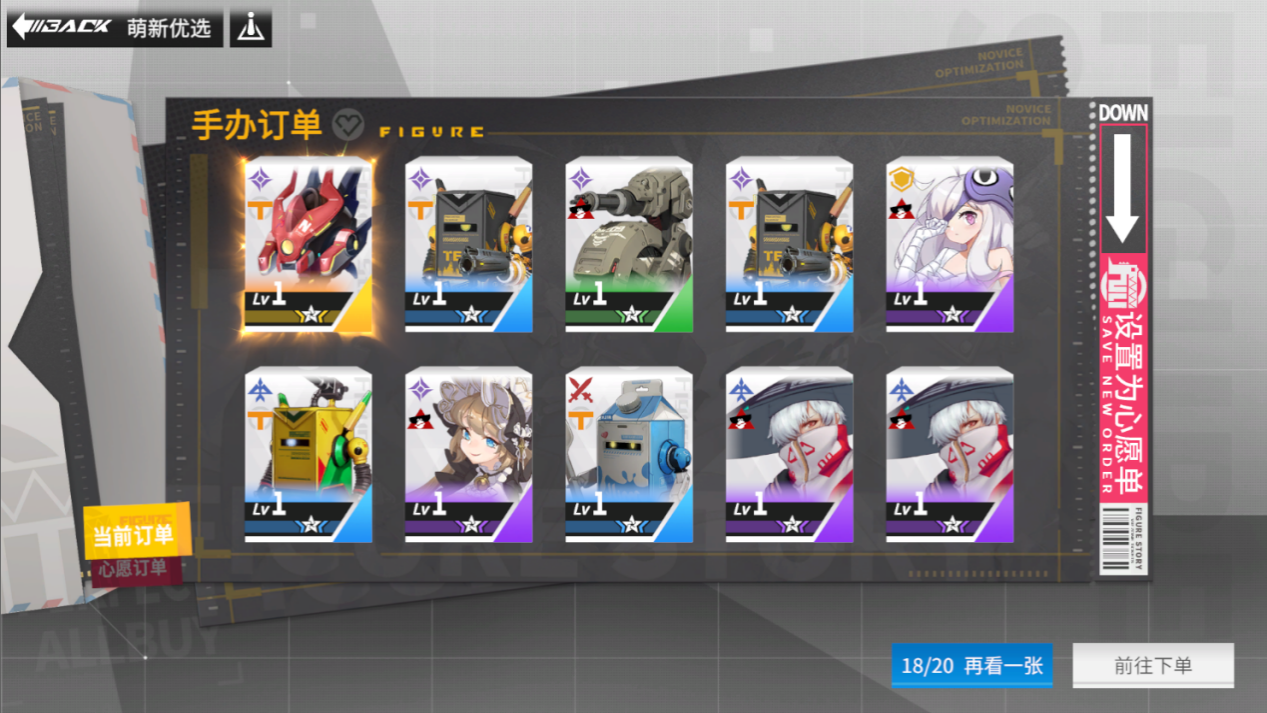Viewport: 1267px width, 713px height.
Task: Select the blue milk carton robot card
Action: coord(629,455)
